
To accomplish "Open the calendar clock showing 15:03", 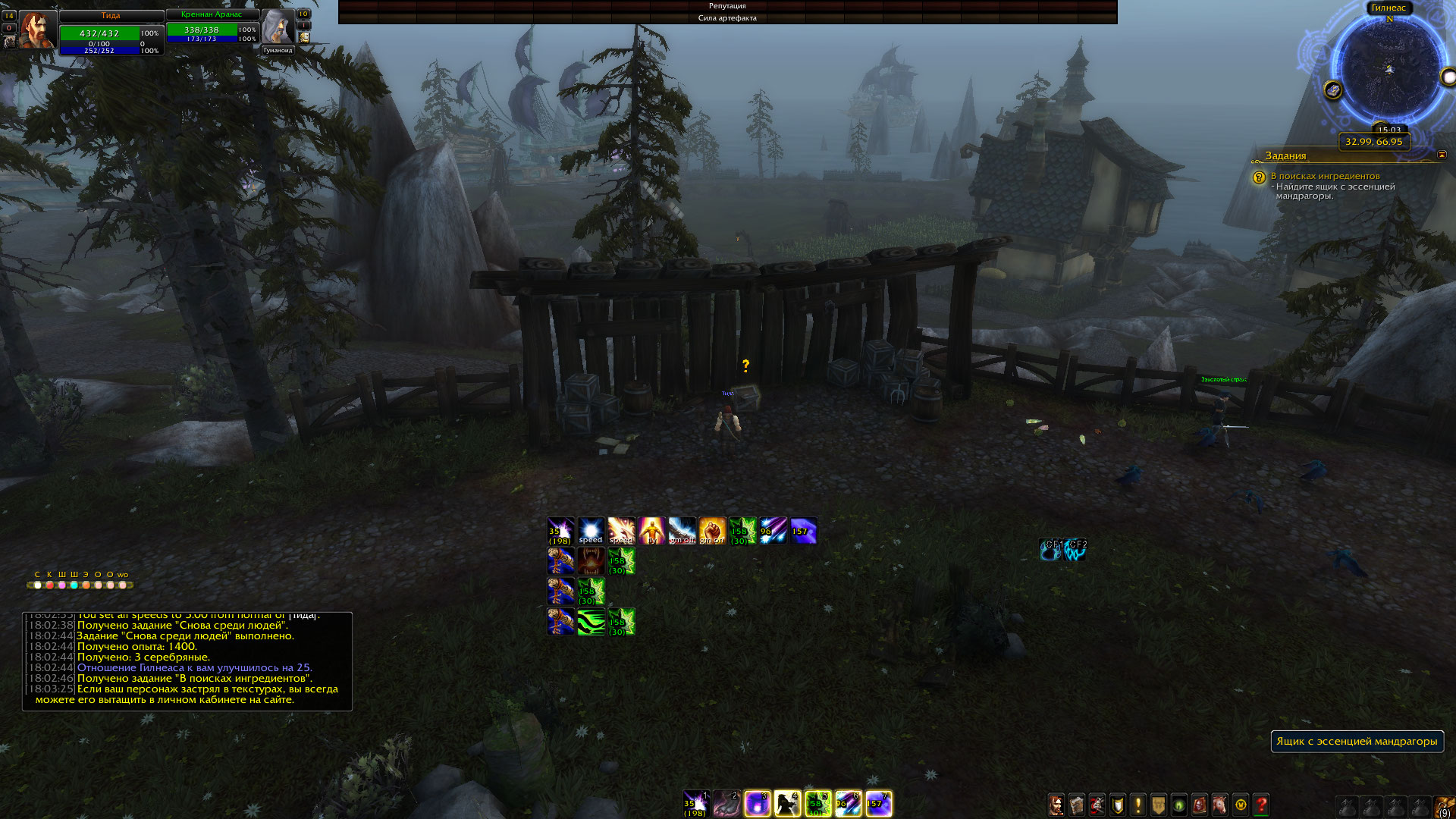I will 1389,130.
